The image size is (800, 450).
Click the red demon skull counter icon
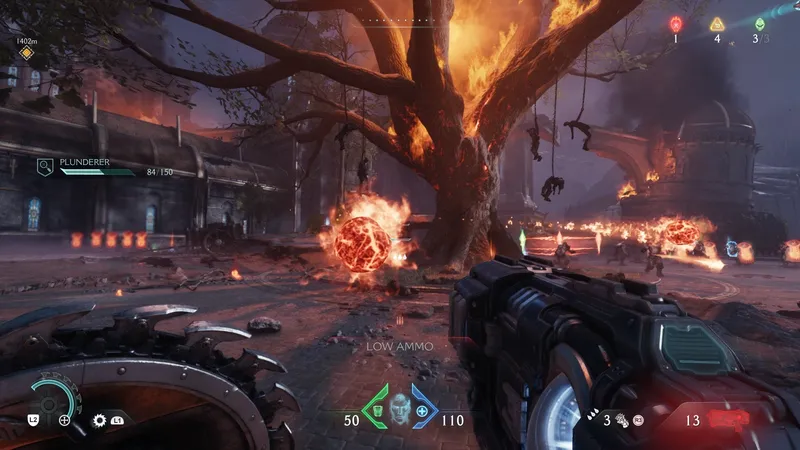[x=676, y=24]
